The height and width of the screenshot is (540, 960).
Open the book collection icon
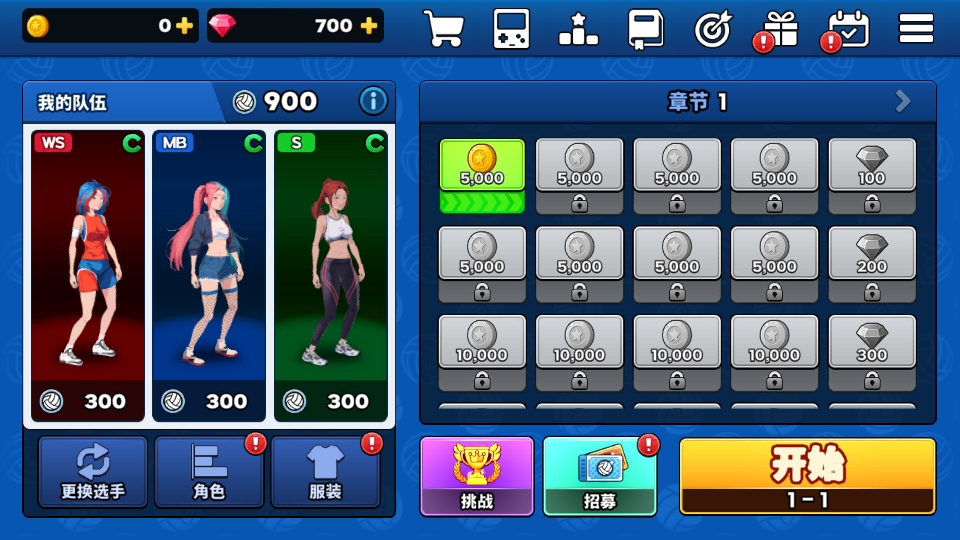coord(645,28)
